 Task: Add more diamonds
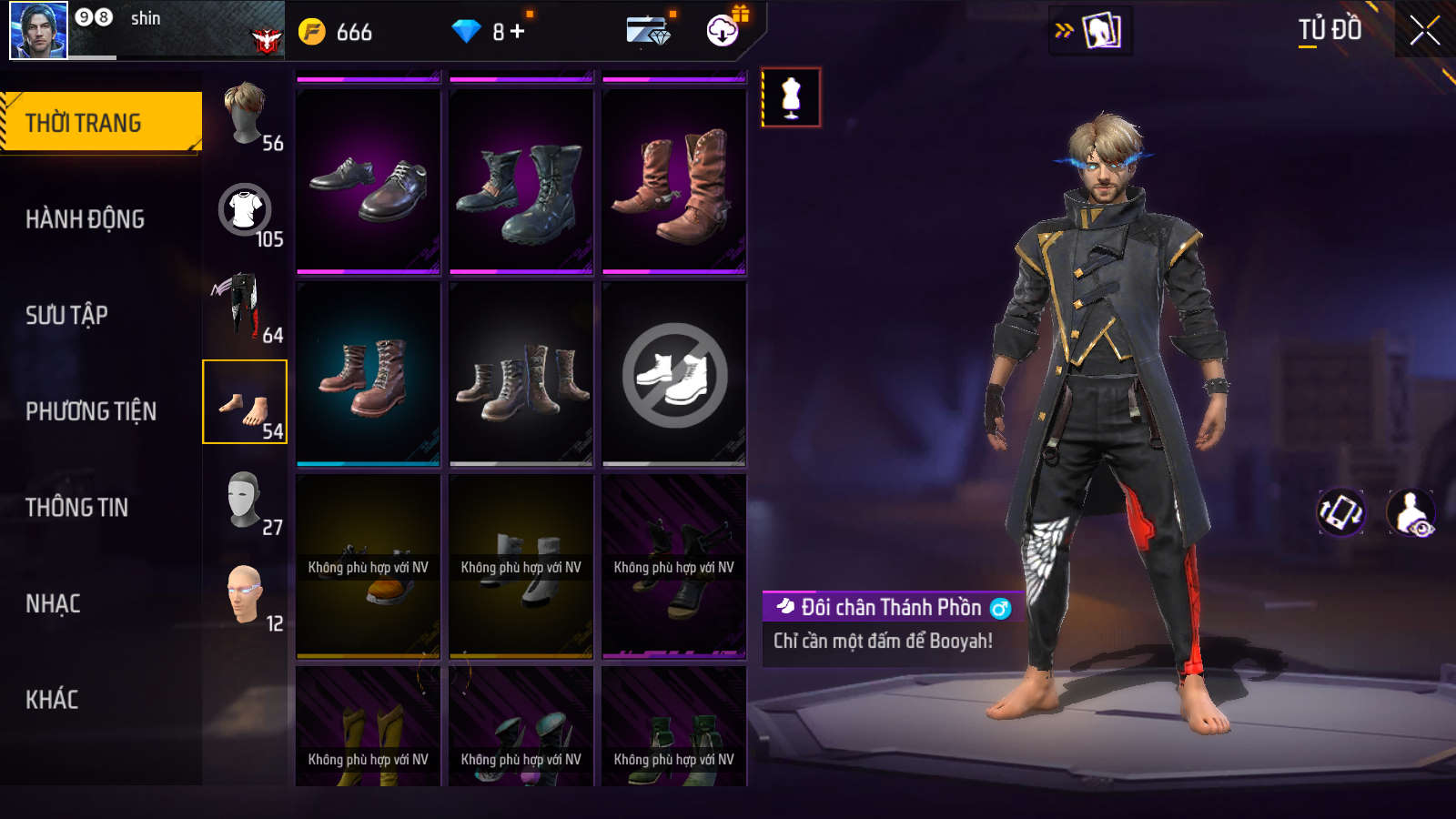pyautogui.click(x=518, y=32)
